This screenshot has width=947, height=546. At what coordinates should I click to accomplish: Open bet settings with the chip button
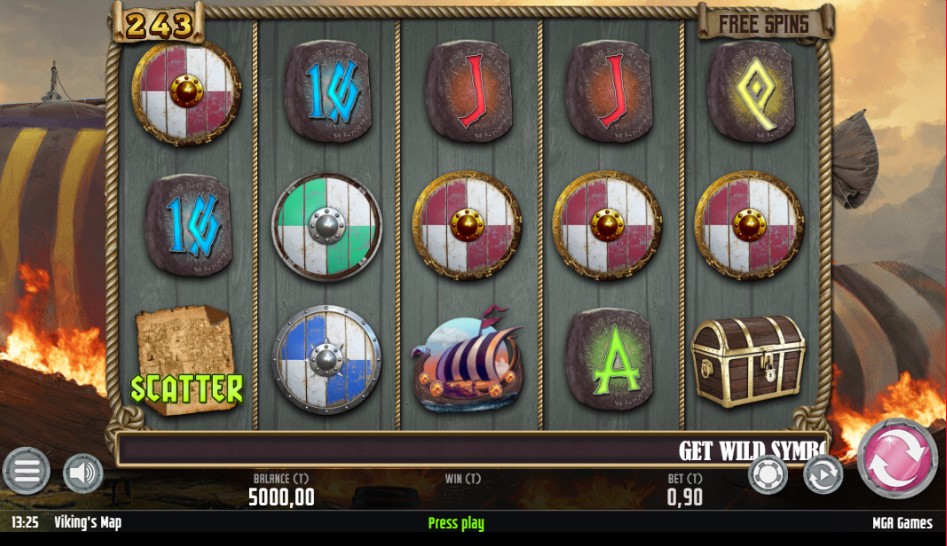point(768,474)
